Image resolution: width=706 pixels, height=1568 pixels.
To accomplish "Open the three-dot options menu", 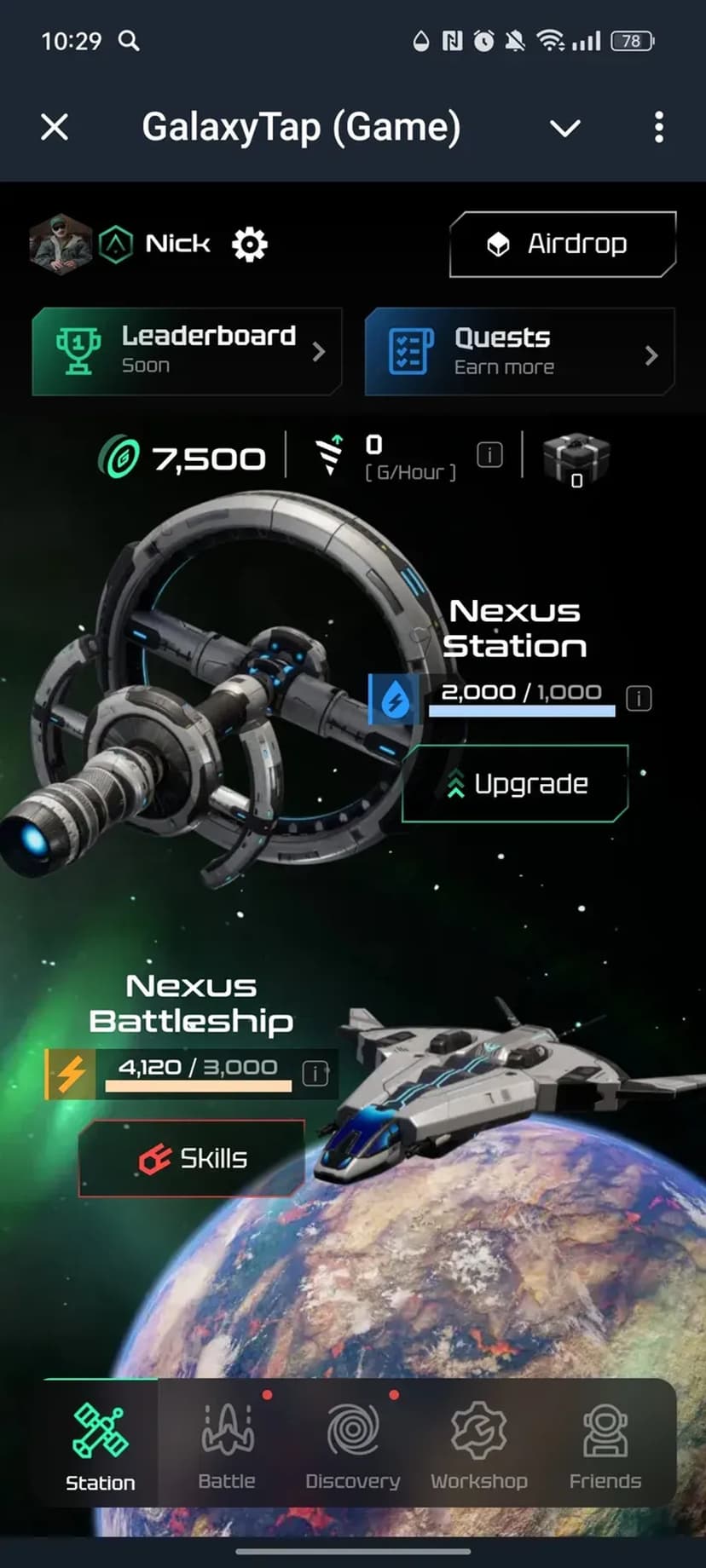I will 658,128.
